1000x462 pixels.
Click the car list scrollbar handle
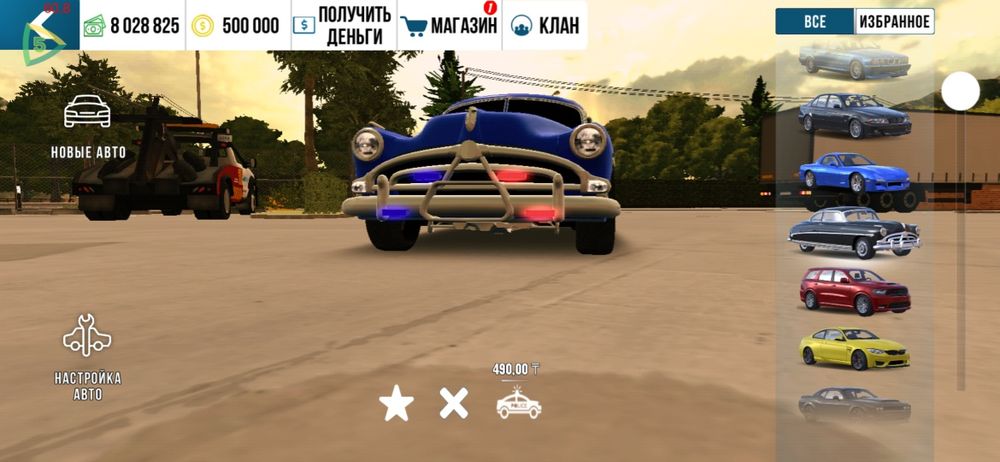[x=960, y=92]
